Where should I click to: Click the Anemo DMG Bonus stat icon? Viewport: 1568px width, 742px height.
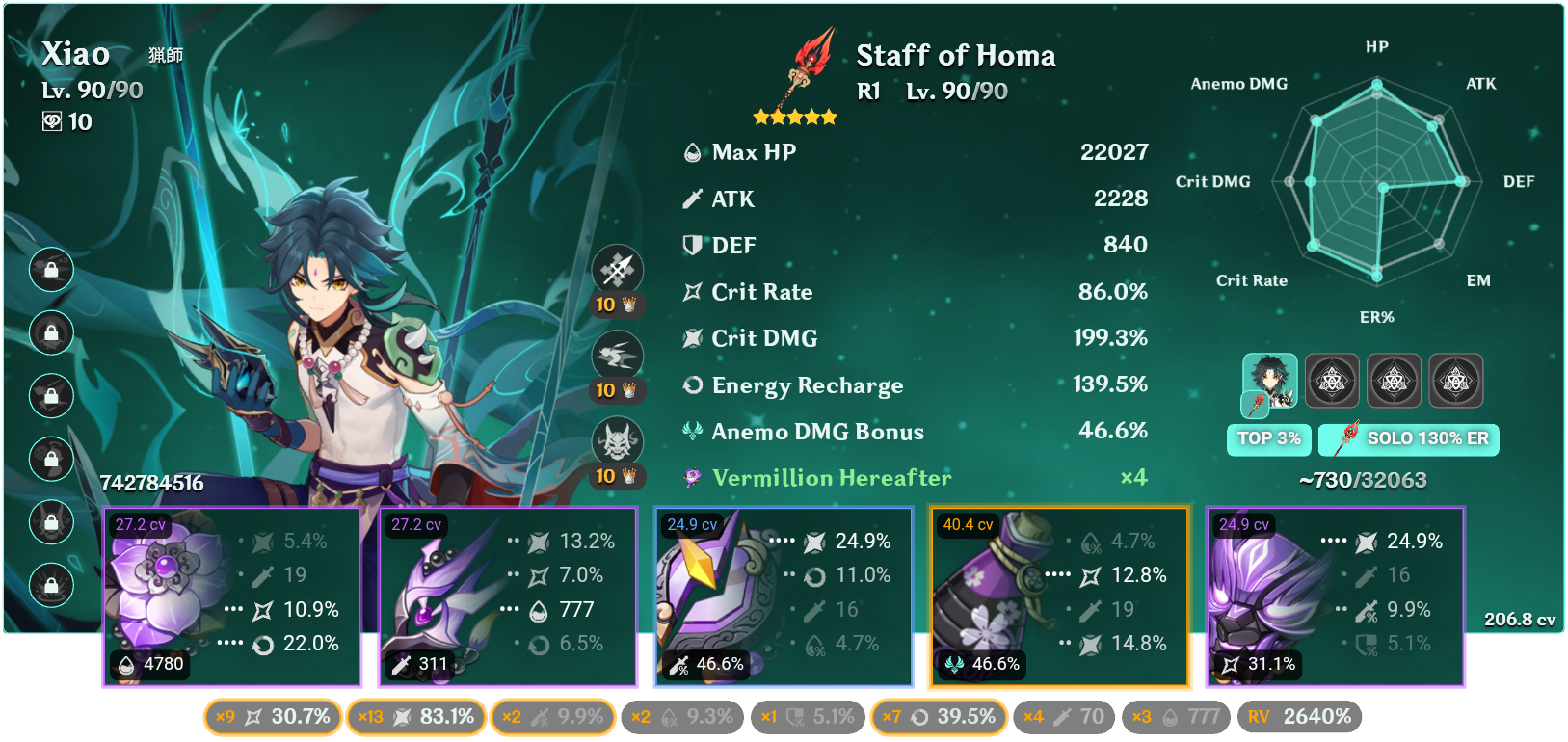tap(690, 432)
